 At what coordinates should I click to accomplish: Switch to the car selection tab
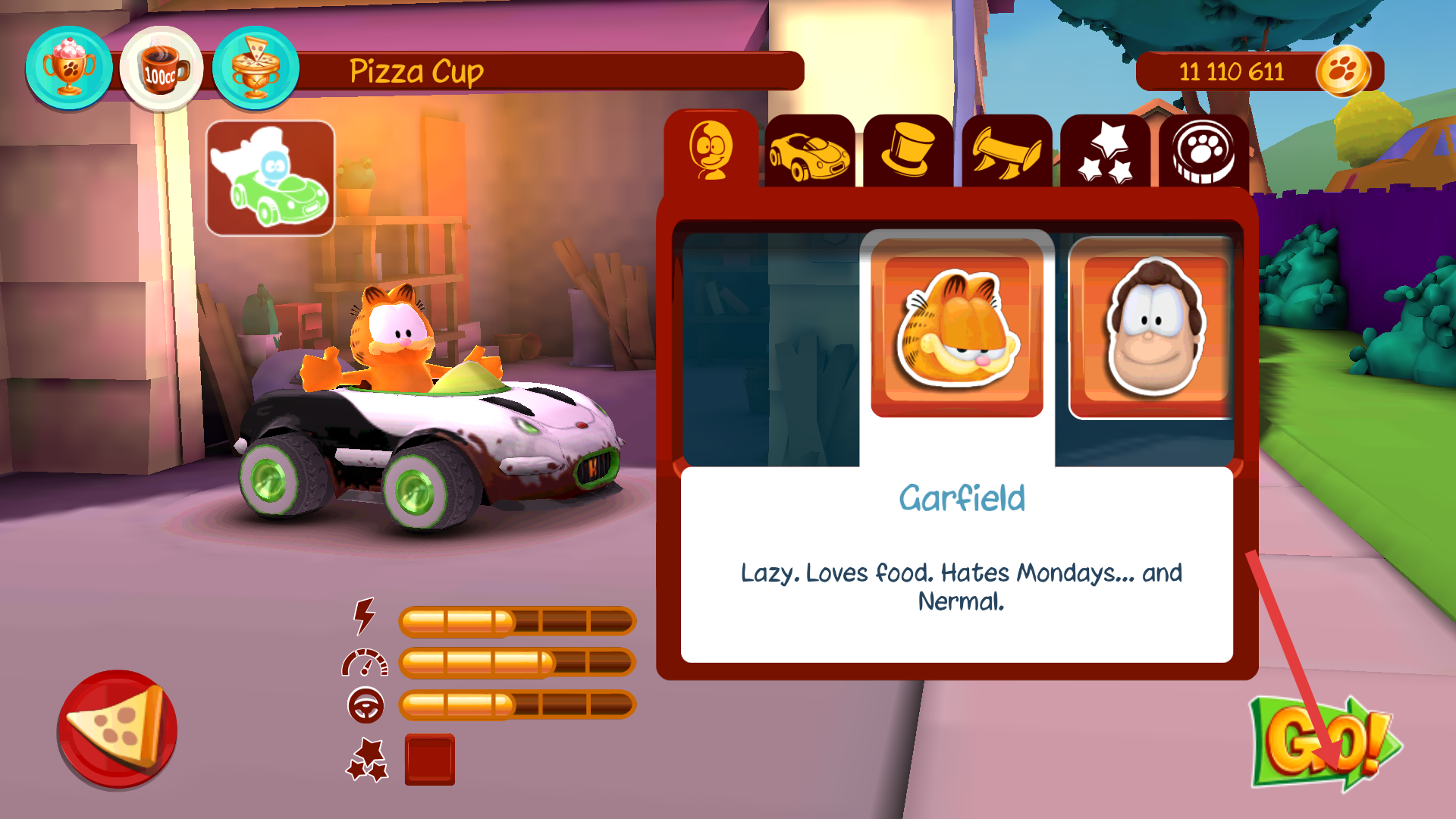[809, 152]
